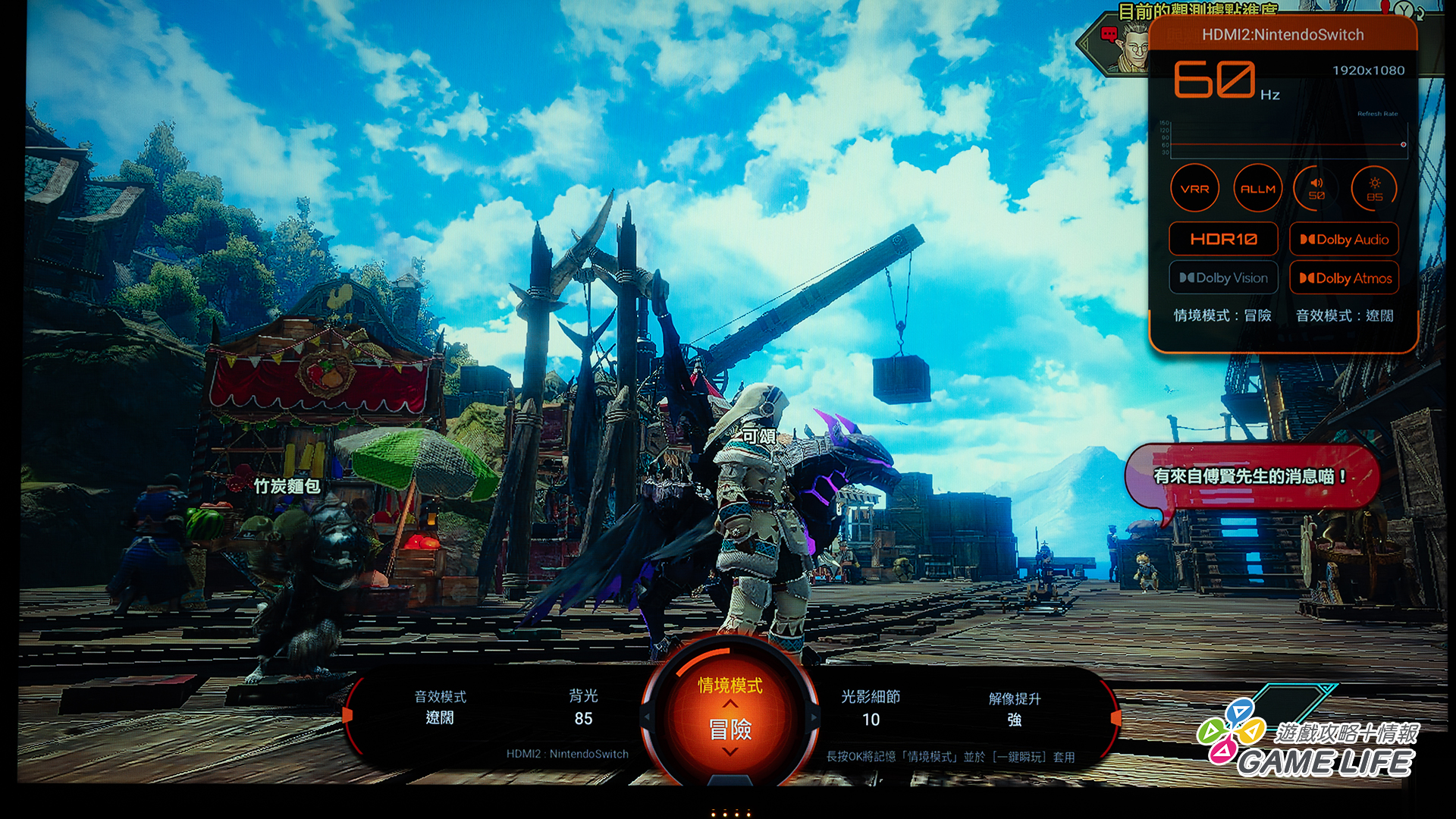Click the orange arrow at bar's left end
Viewport: 1456px width, 819px height.
348,714
